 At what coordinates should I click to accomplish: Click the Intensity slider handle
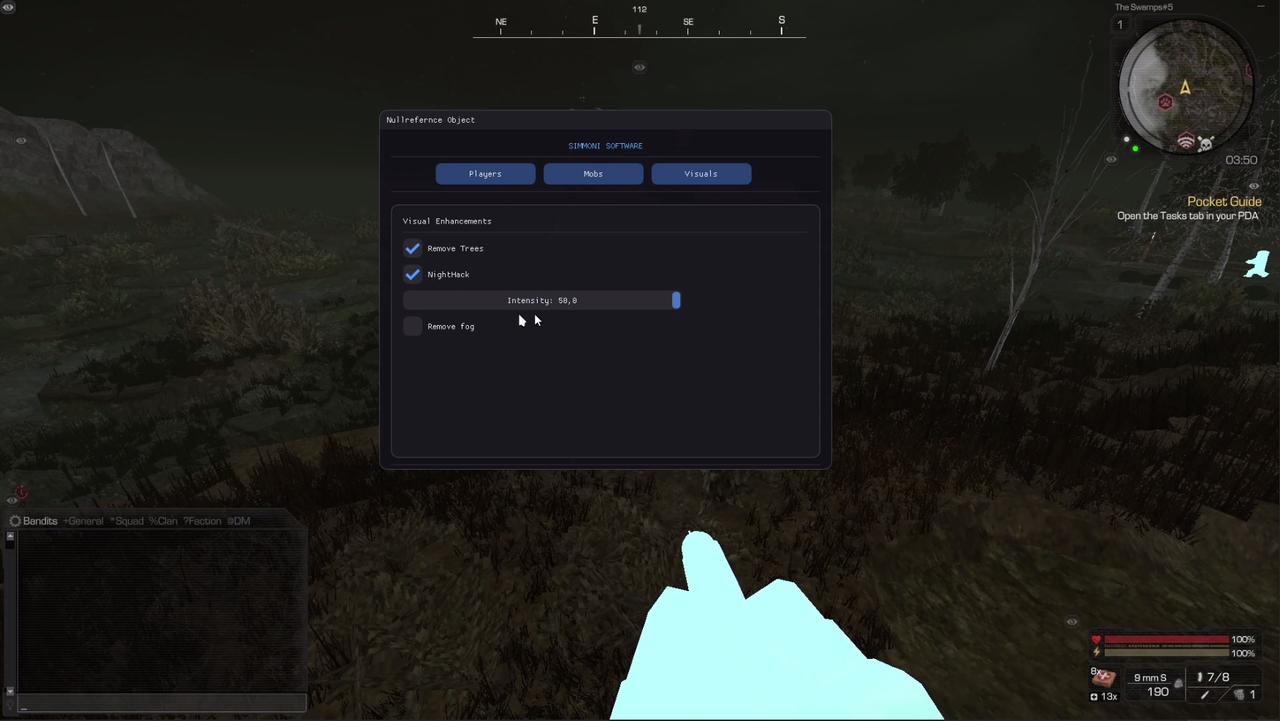(x=676, y=300)
